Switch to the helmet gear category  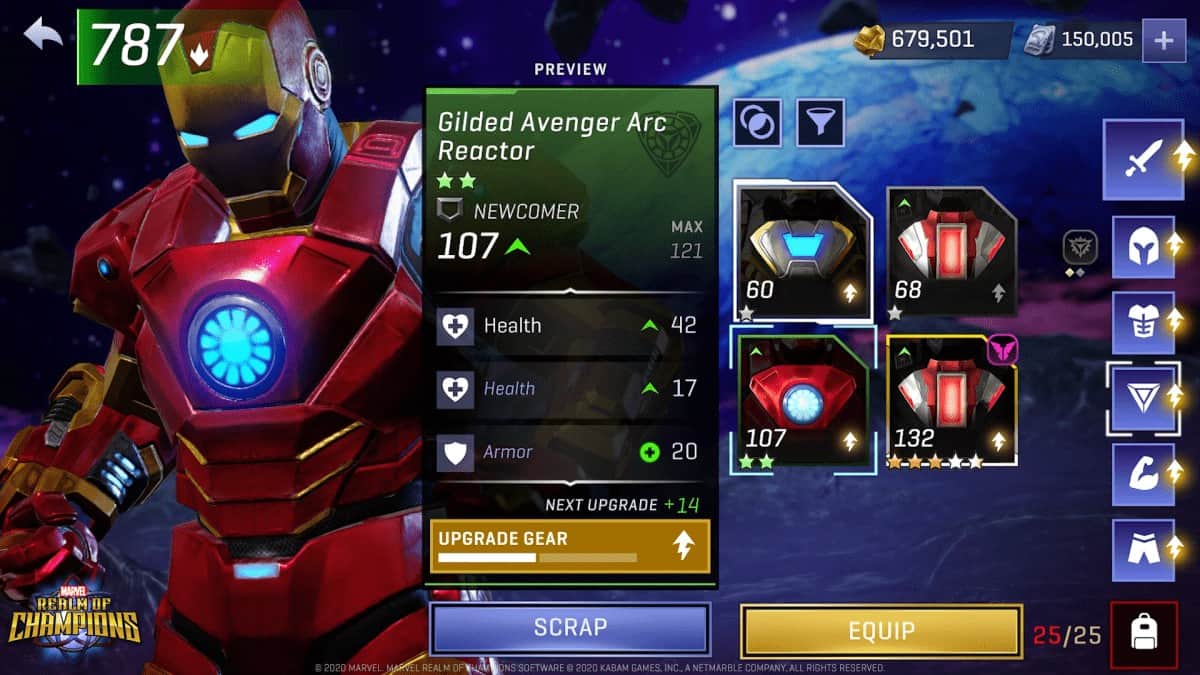click(x=1142, y=245)
